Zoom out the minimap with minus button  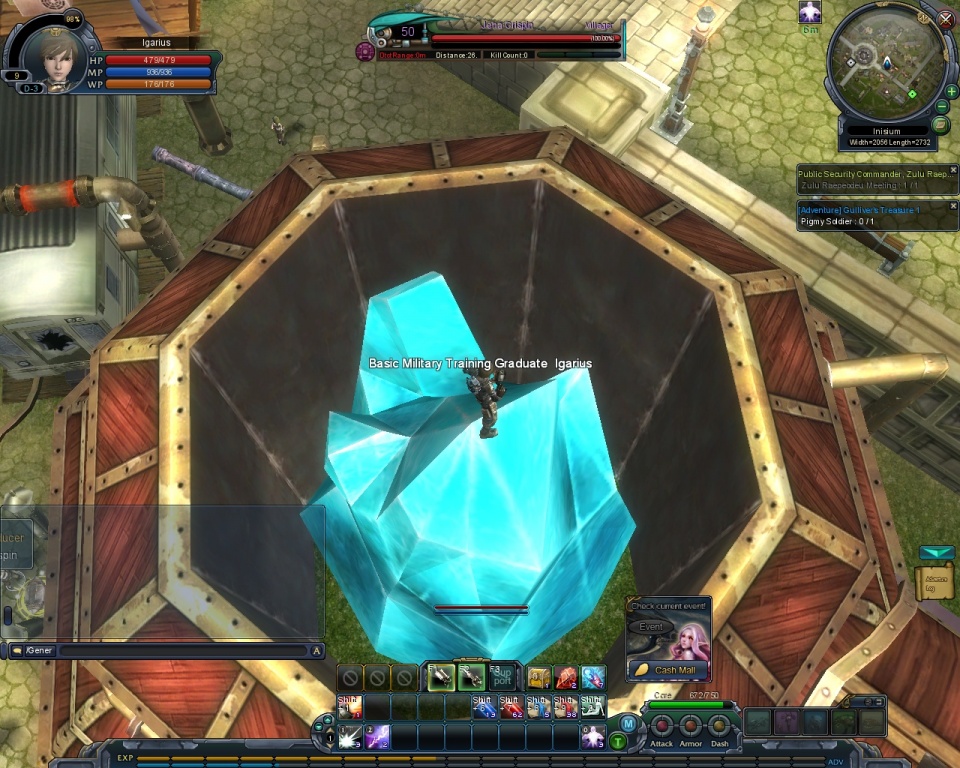coord(942,107)
